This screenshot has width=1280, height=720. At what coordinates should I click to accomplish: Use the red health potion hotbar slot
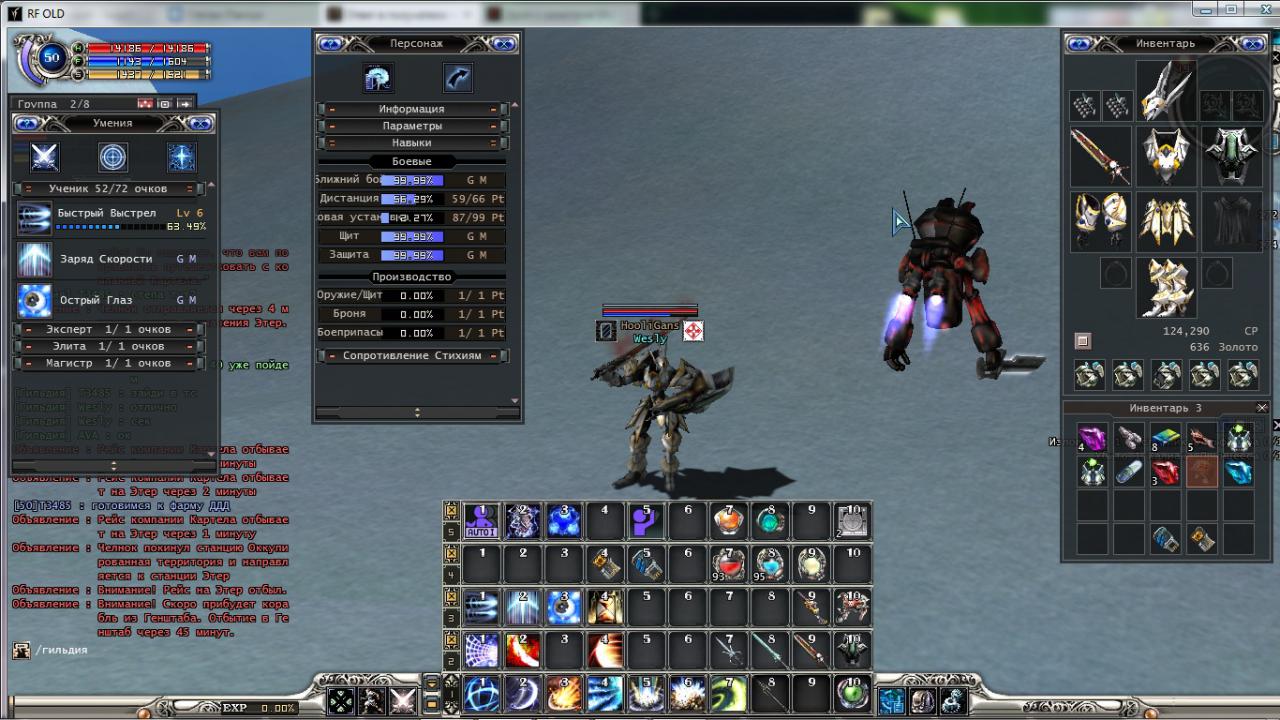tap(729, 565)
